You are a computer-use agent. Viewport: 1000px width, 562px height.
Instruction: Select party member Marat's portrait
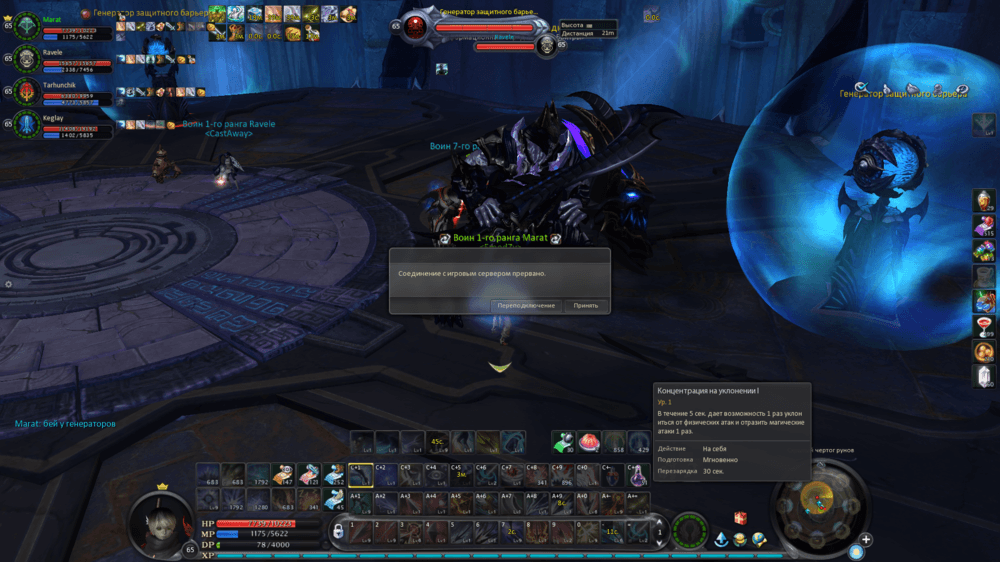point(27,27)
